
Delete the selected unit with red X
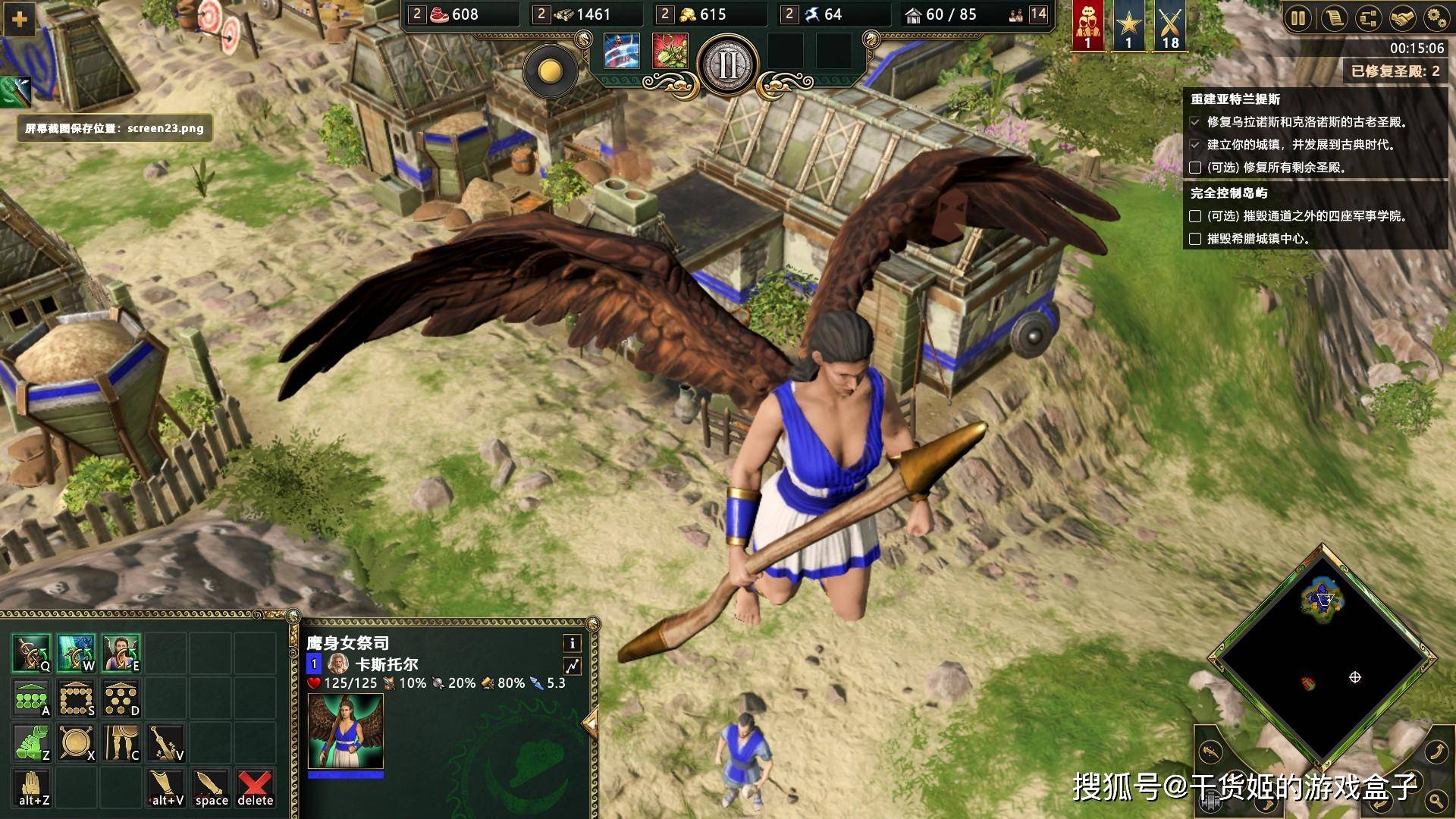255,788
